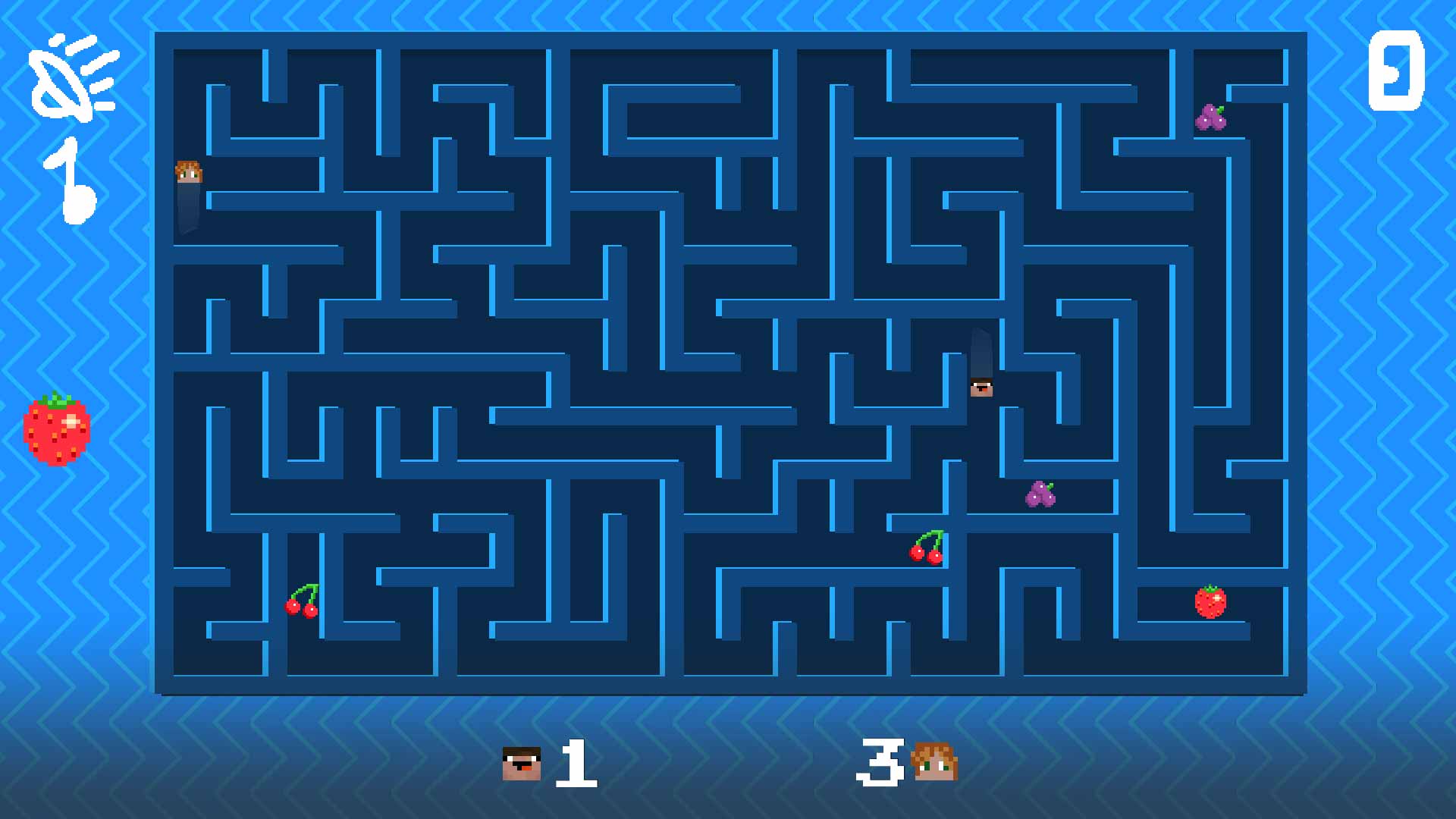The image size is (1456, 819).
Task: Click the grapes in the maze's upper right
Action: tap(1212, 118)
